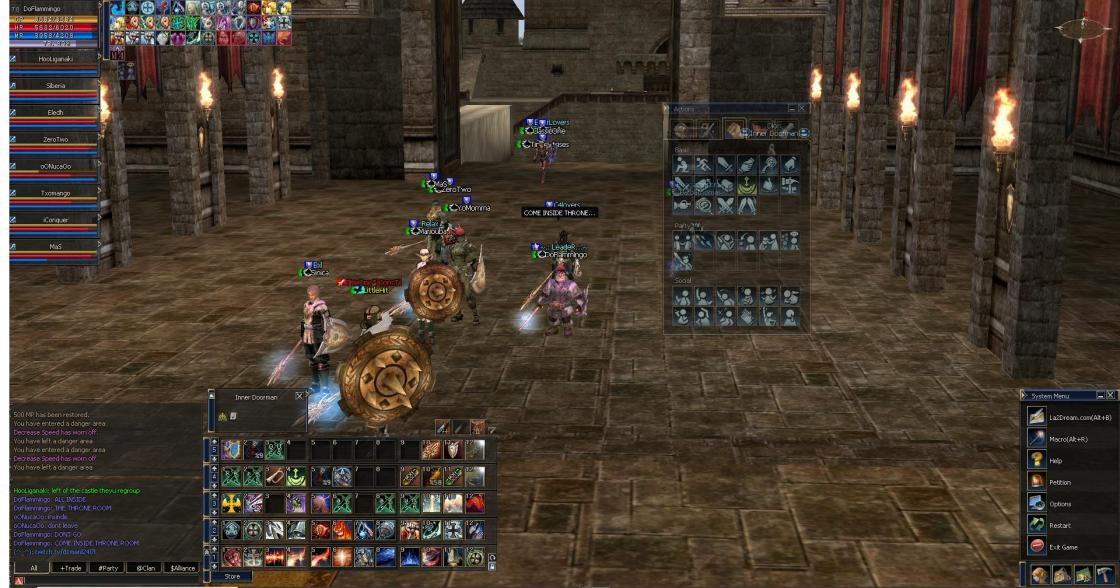Click the compass in the top-right corner
The image size is (1120, 588).
pyautogui.click(x=1083, y=28)
